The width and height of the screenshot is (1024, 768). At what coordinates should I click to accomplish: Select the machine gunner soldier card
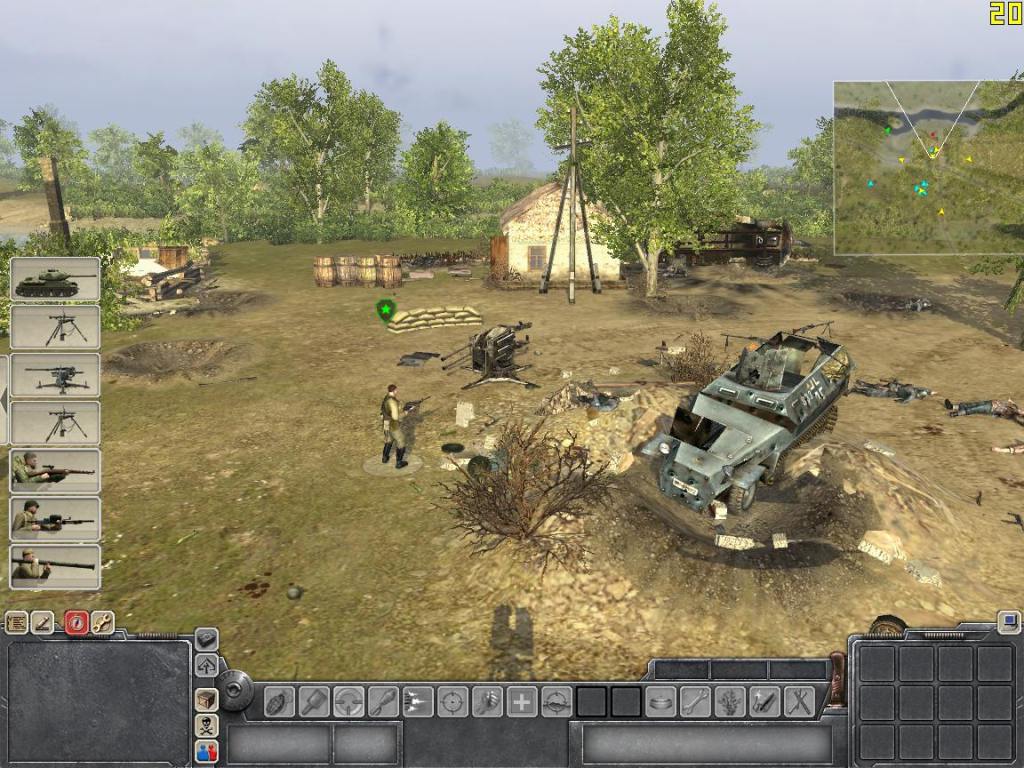pyautogui.click(x=55, y=519)
